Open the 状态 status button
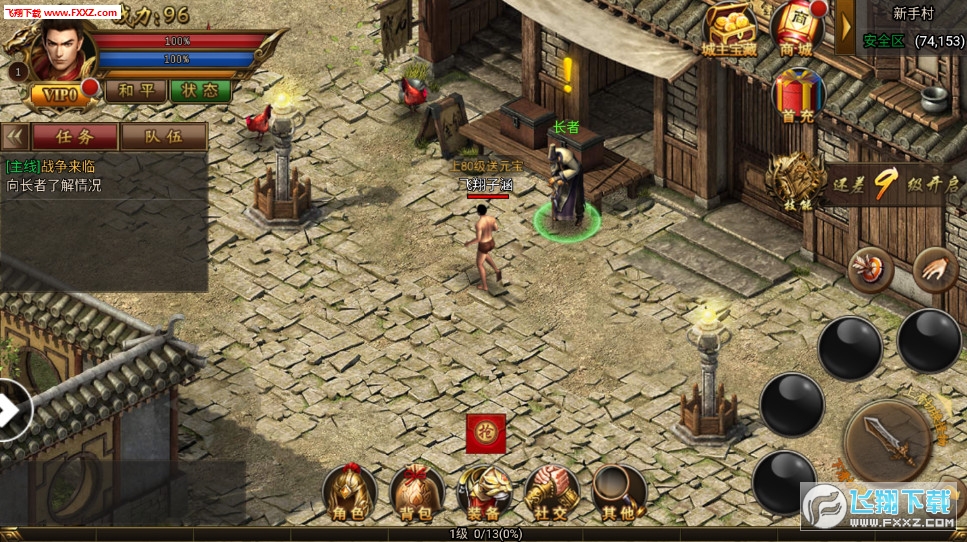 200,91
